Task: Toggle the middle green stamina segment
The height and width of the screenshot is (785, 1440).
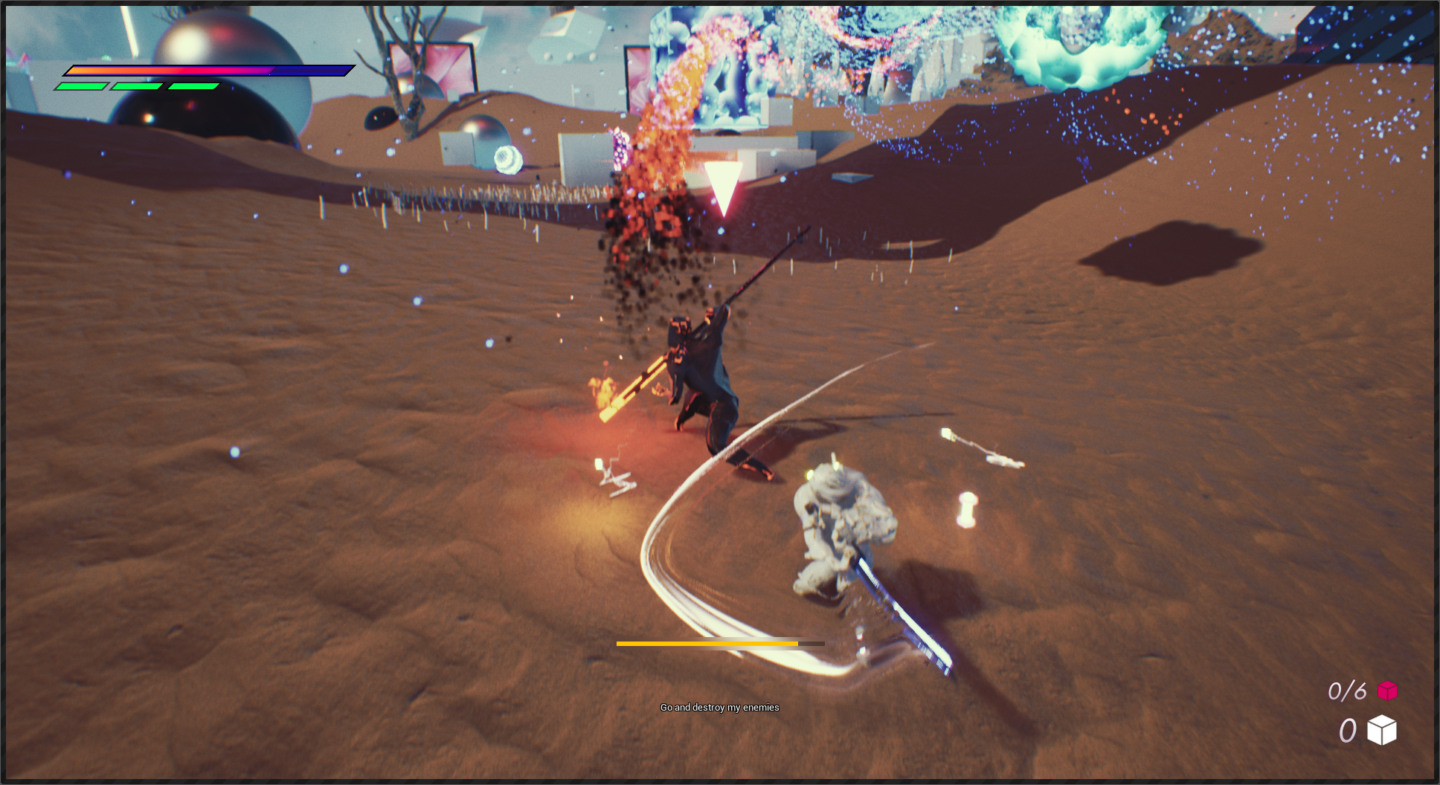Action: 137,86
